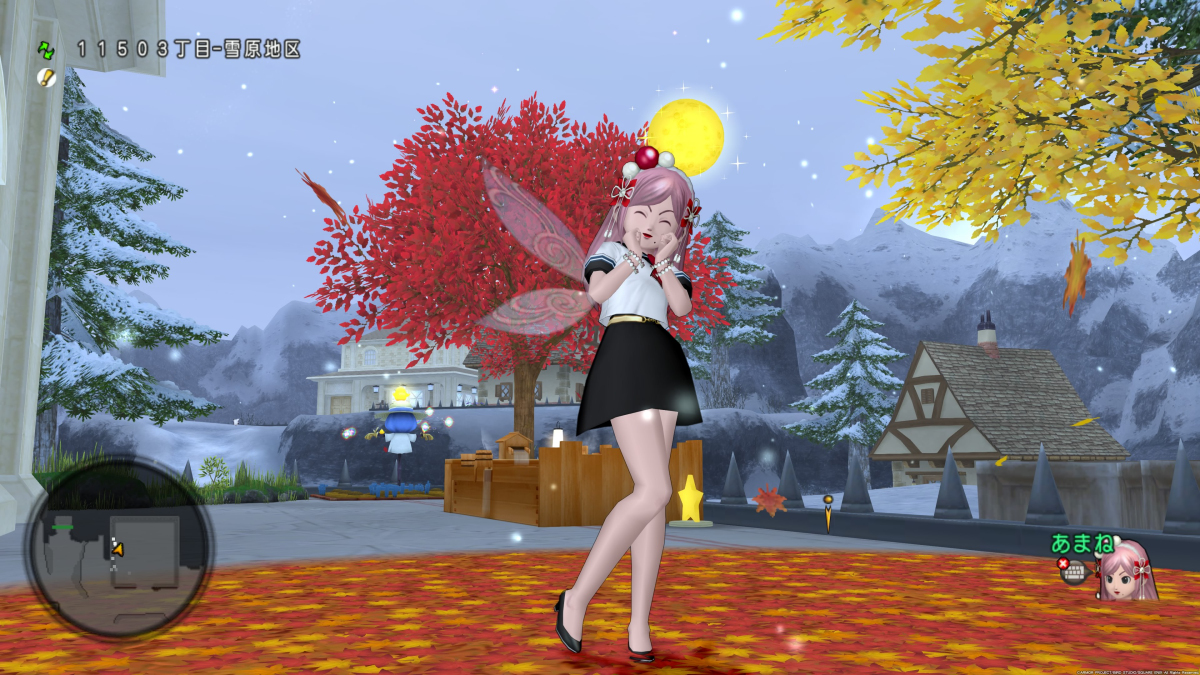The image size is (1200, 675).
Task: Select the あまね character portrait
Action: [x=1128, y=570]
